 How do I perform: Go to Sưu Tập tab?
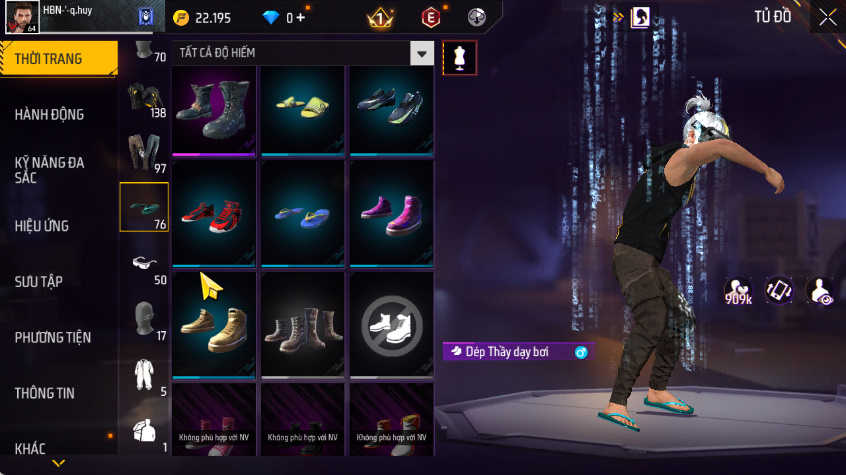pos(39,282)
